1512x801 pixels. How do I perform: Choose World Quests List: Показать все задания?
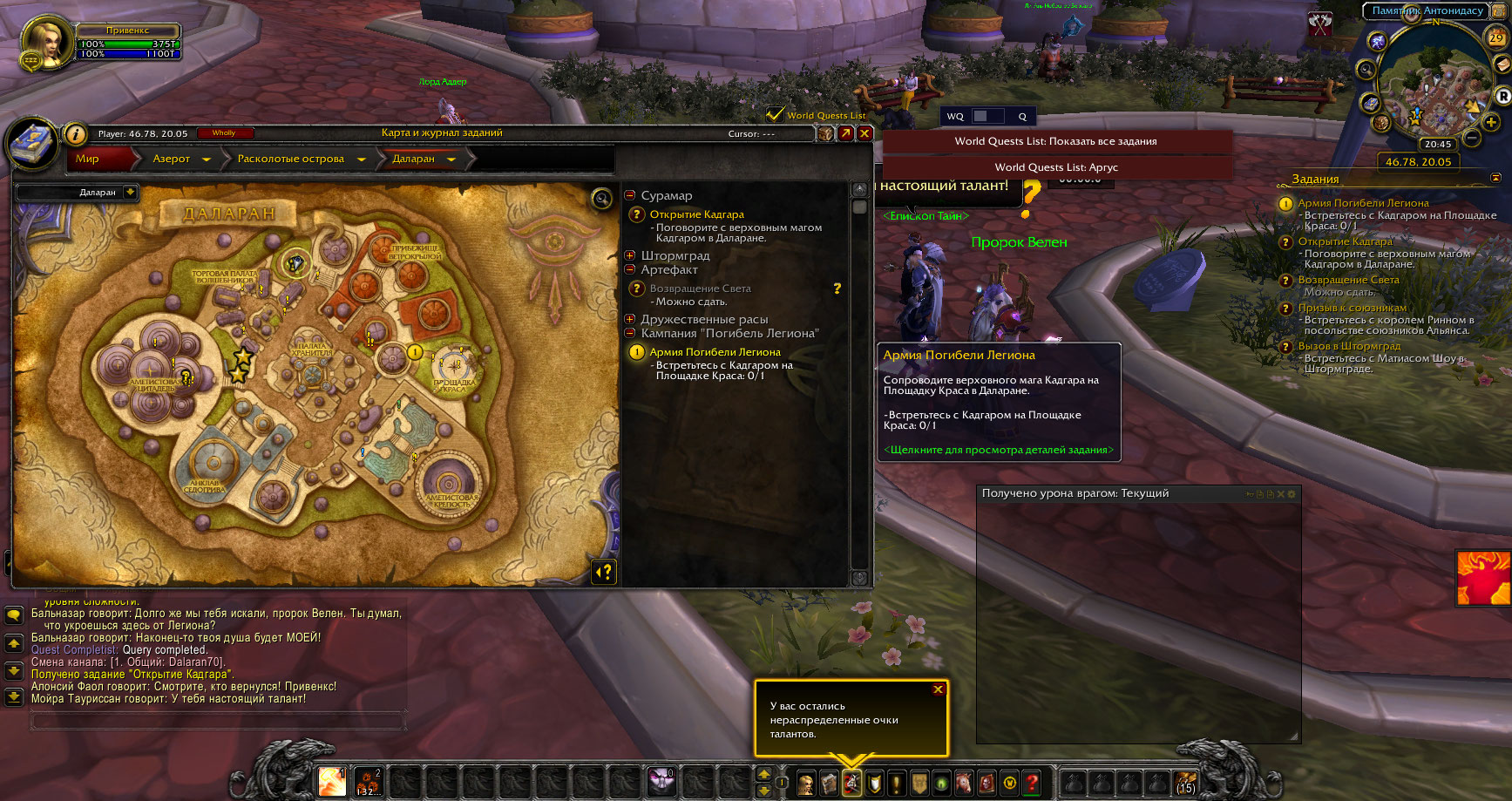[x=1055, y=141]
